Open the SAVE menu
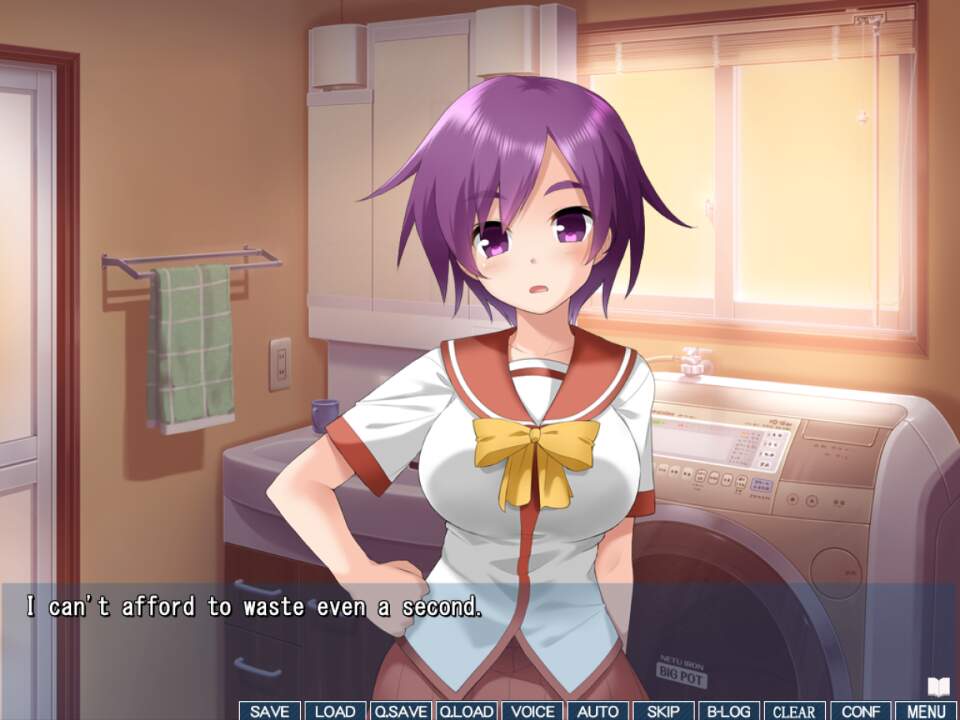The image size is (960, 720). pyautogui.click(x=269, y=711)
